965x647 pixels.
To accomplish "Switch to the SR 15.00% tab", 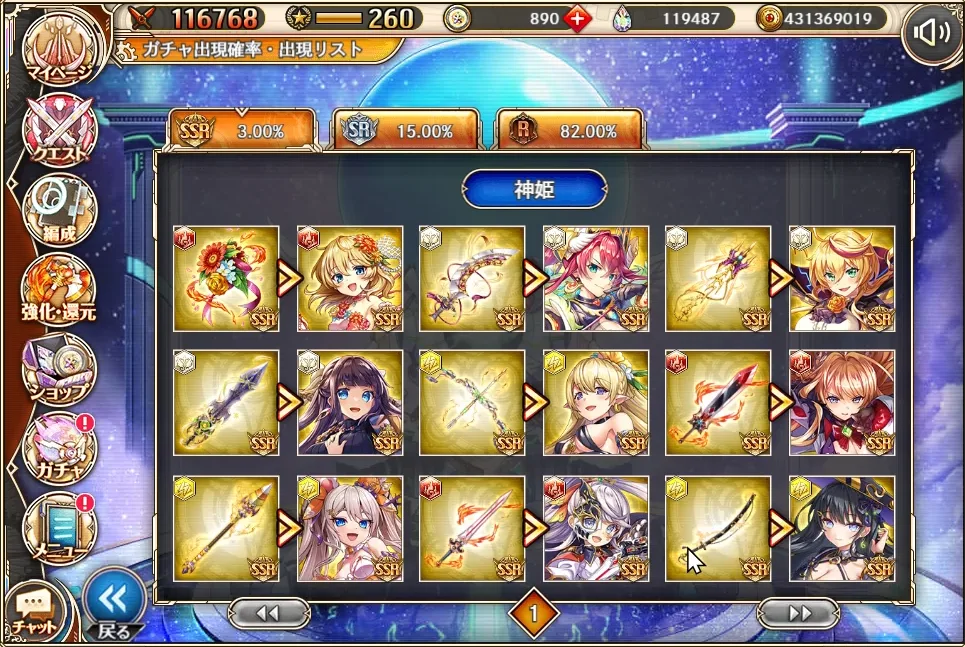I will click(x=406, y=131).
